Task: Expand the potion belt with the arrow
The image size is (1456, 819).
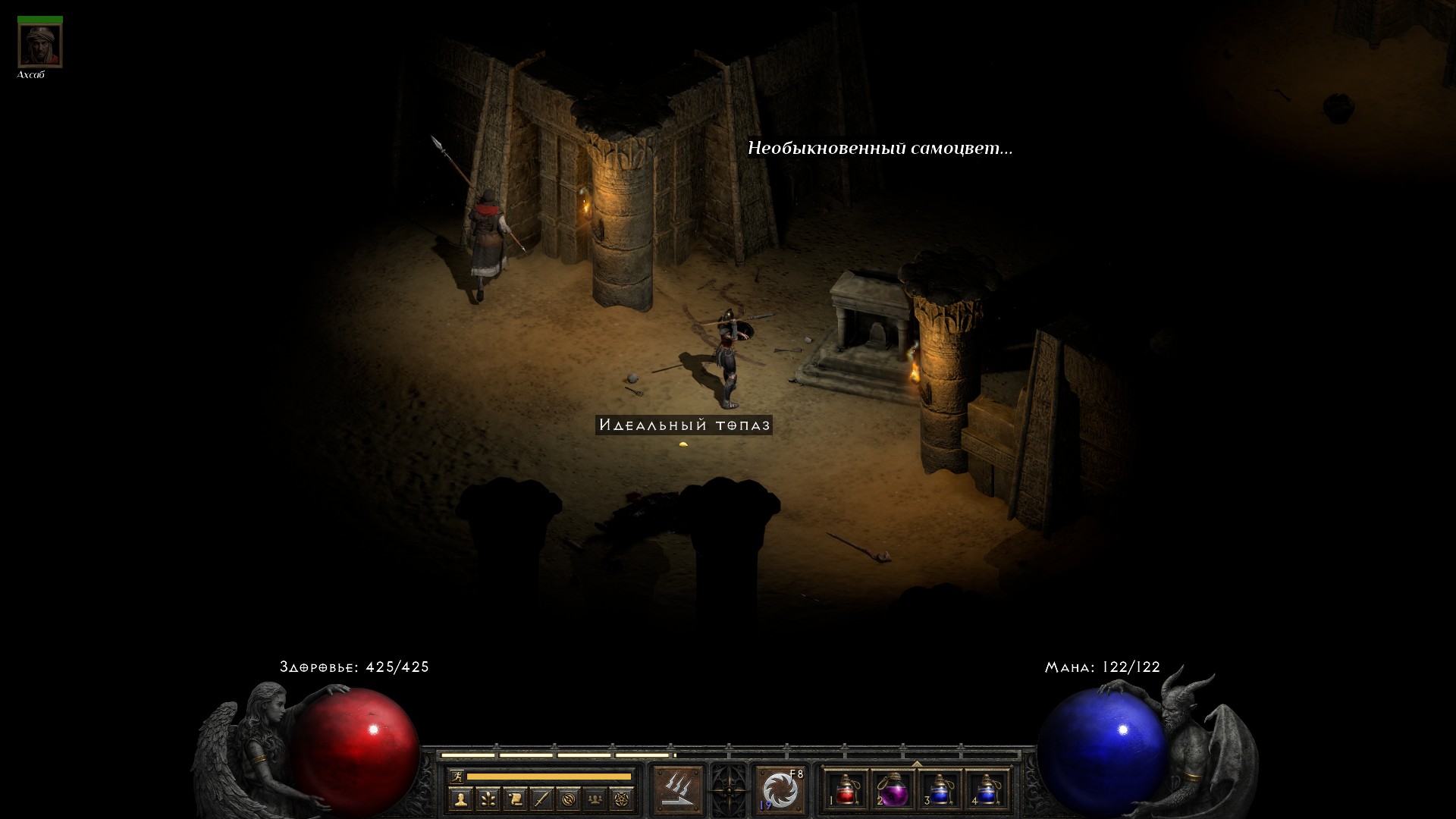Action: coord(917,764)
